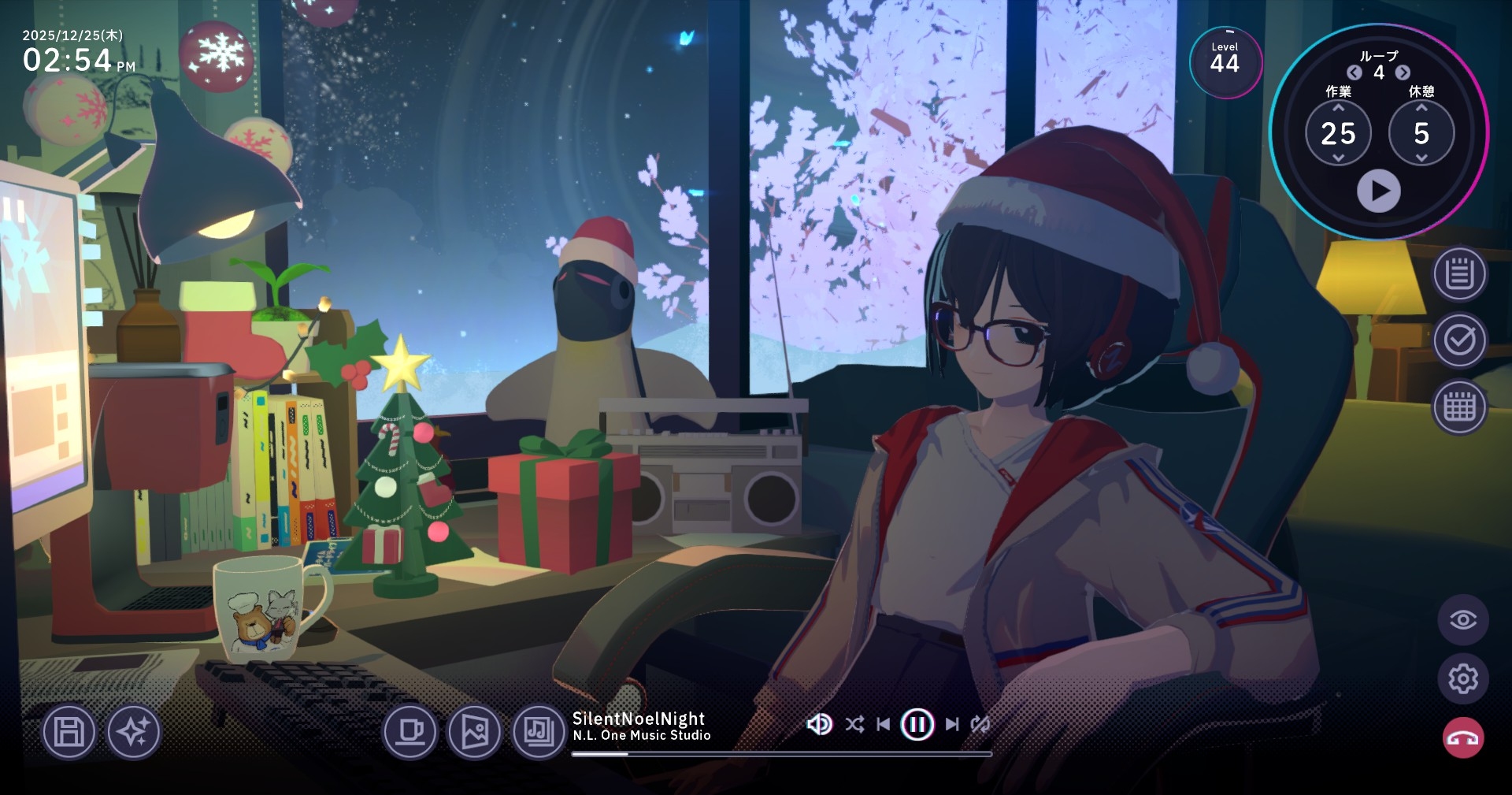This screenshot has width=1512, height=795.
Task: Open the checkmark to-do list
Action: click(1459, 340)
